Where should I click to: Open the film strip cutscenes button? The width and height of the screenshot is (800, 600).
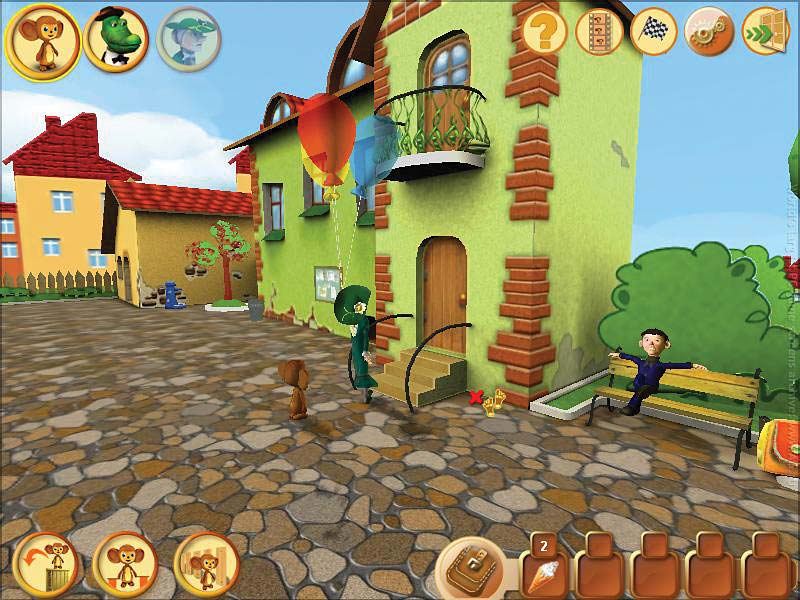(x=600, y=33)
